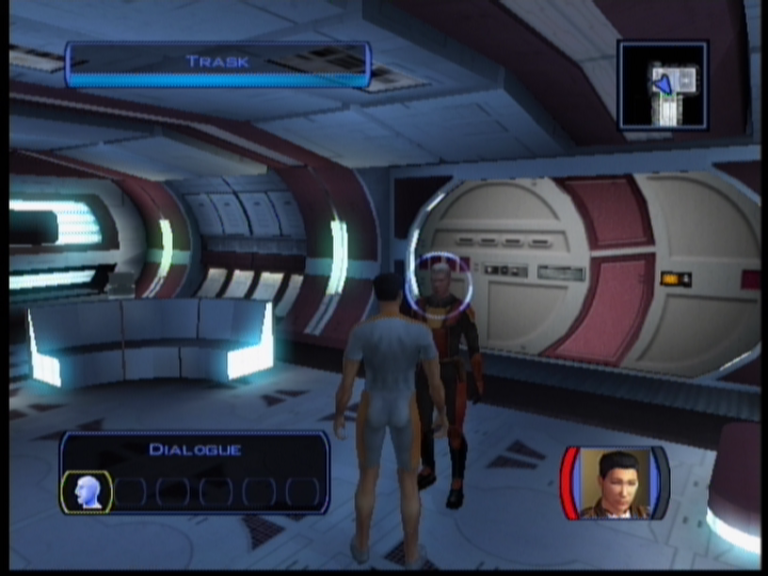Select the party member portrait
The width and height of the screenshot is (768, 576).
(614, 483)
